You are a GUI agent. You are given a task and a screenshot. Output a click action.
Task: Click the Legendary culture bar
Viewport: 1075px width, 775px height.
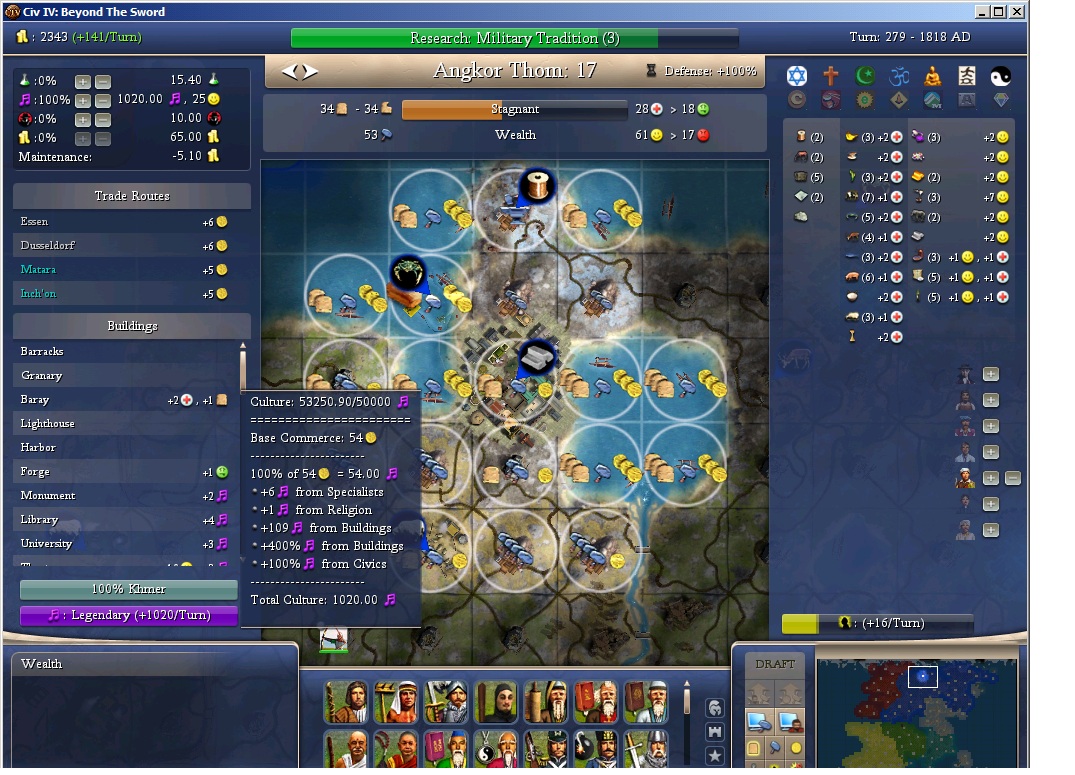[x=129, y=615]
